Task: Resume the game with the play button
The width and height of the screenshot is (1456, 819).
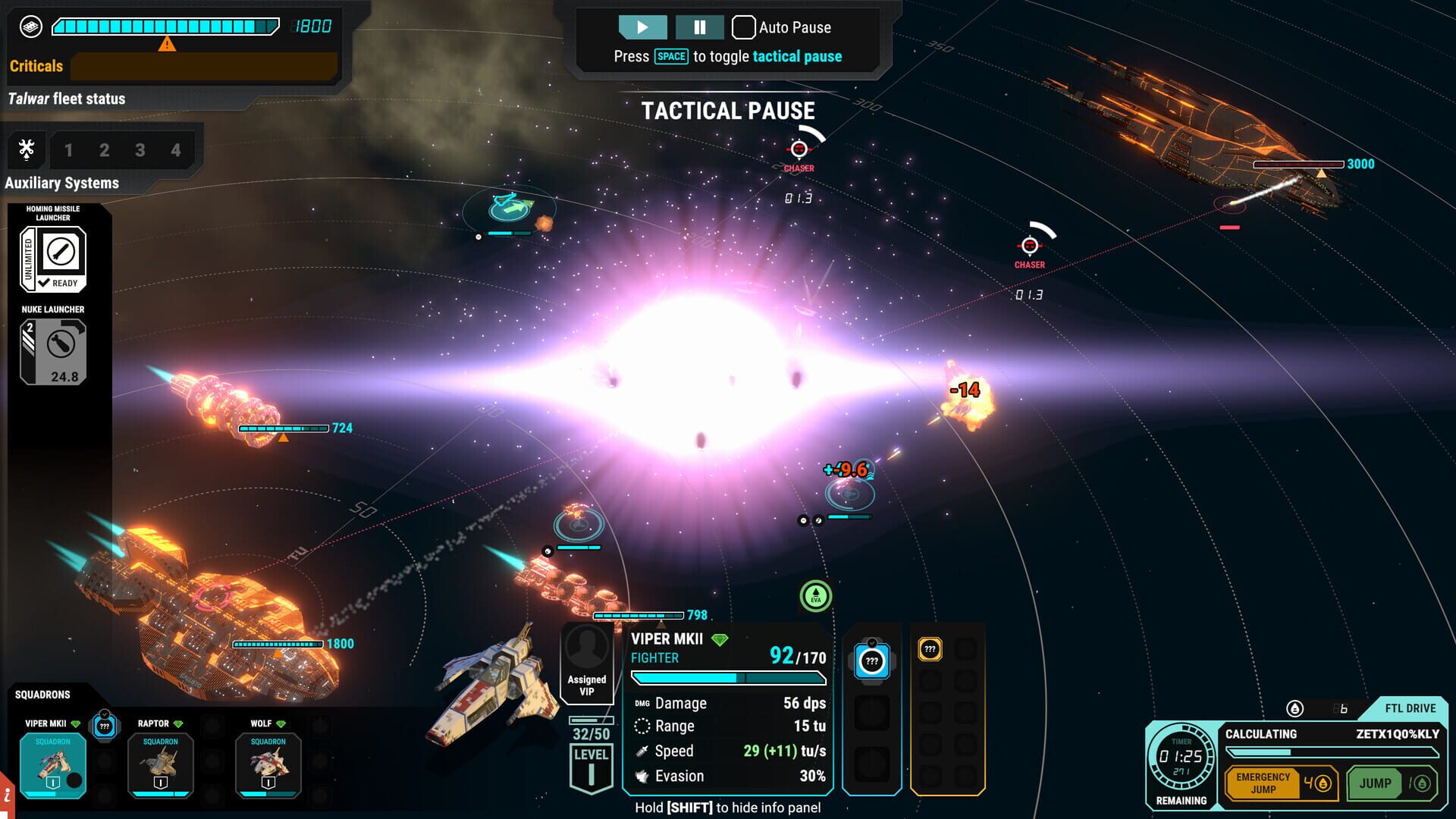Action: (x=642, y=27)
